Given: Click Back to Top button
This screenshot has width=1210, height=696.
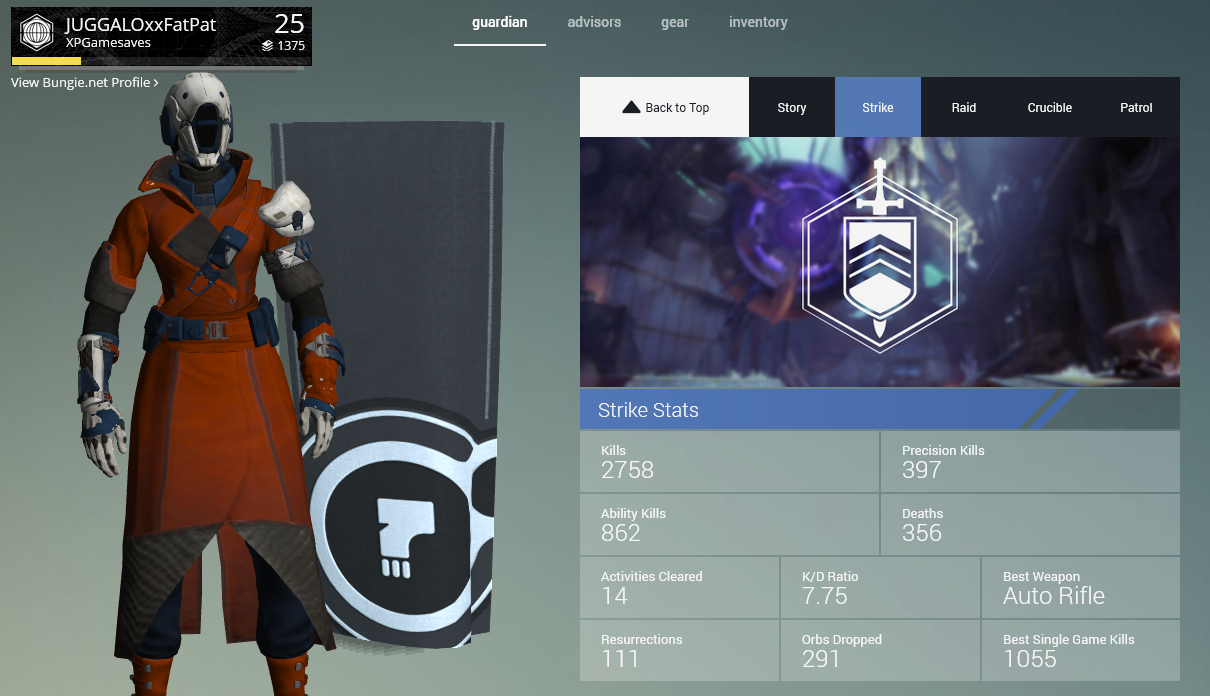Looking at the screenshot, I should 665,108.
